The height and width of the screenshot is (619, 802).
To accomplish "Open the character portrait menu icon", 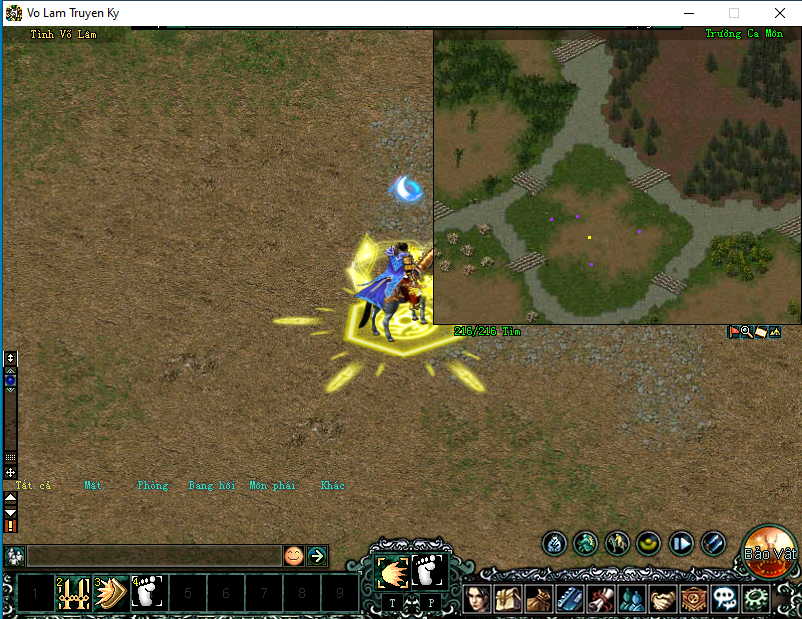I will click(476, 599).
